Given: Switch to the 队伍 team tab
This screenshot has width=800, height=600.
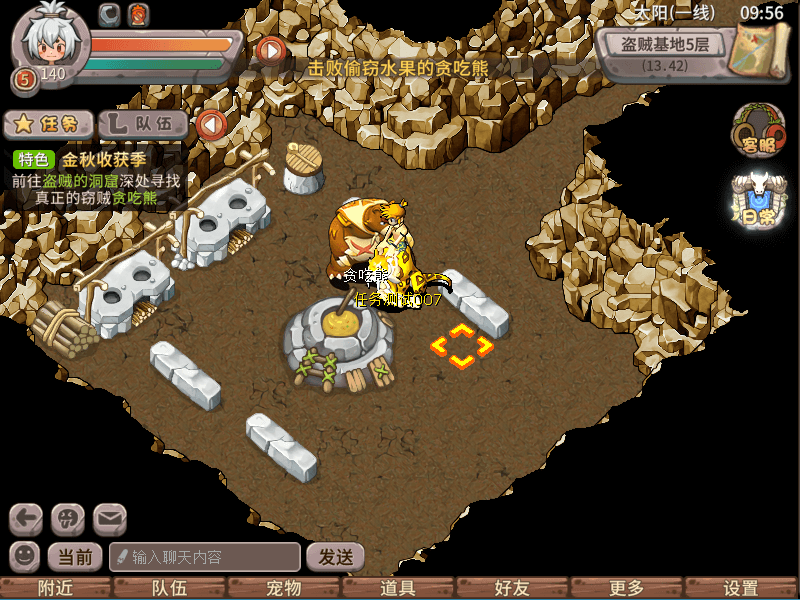Looking at the screenshot, I should tap(144, 124).
